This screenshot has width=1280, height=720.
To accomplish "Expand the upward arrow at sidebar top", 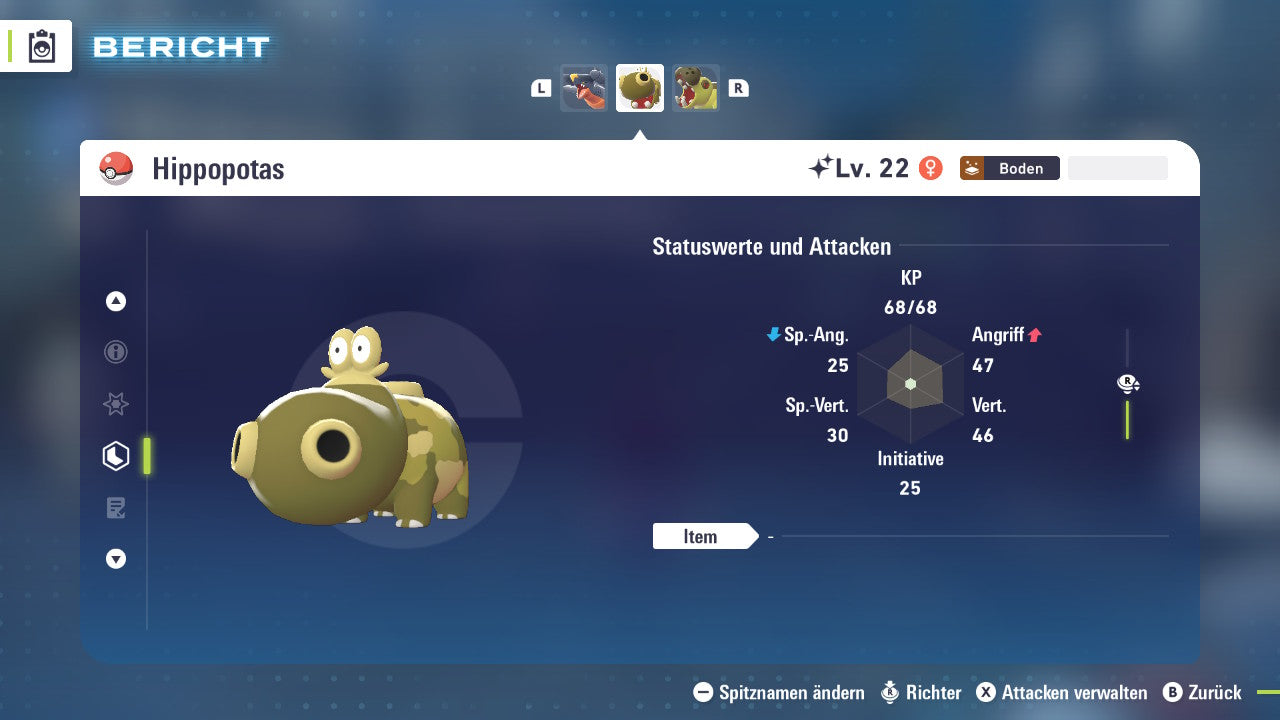I will pyautogui.click(x=115, y=301).
